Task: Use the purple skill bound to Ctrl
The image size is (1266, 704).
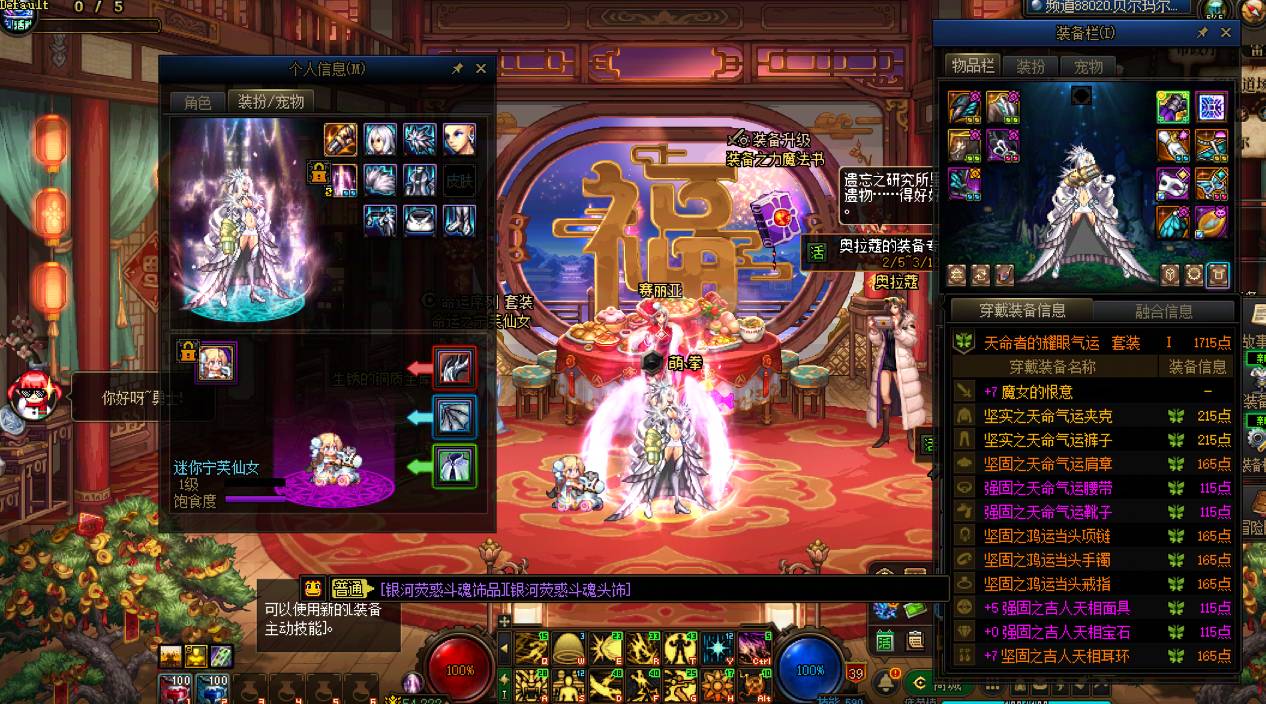Action: click(x=753, y=649)
